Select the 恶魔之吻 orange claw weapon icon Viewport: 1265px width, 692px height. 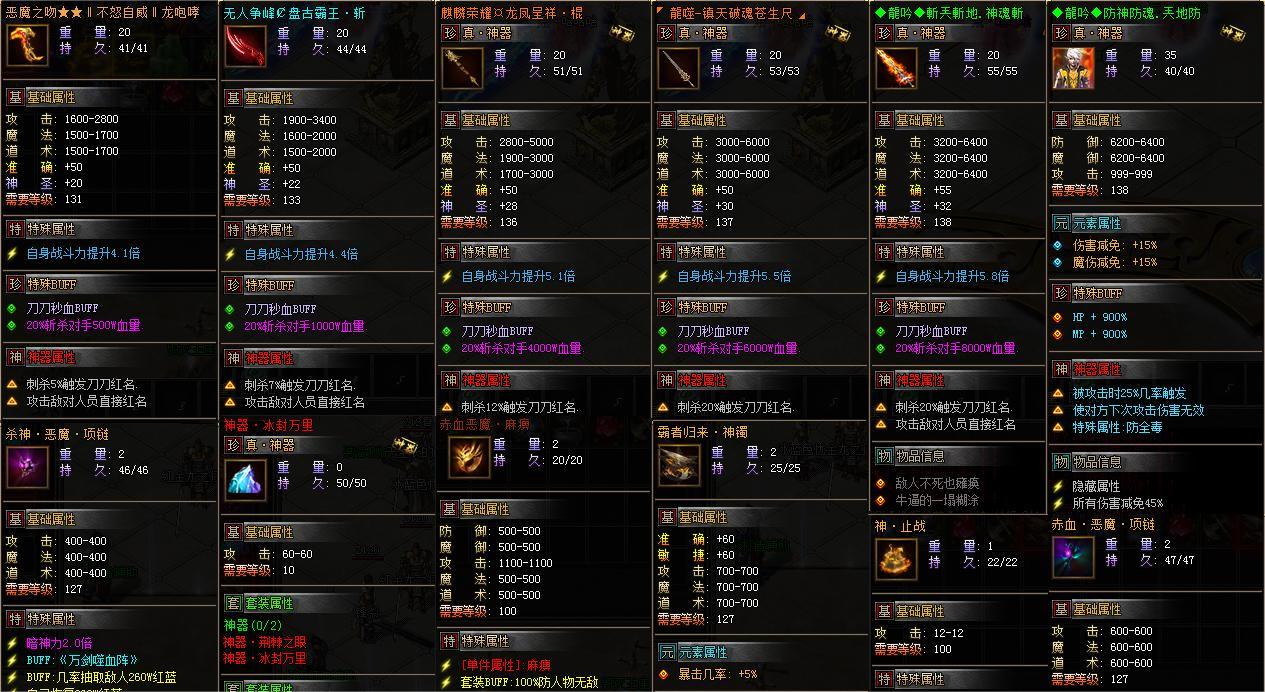click(x=27, y=46)
